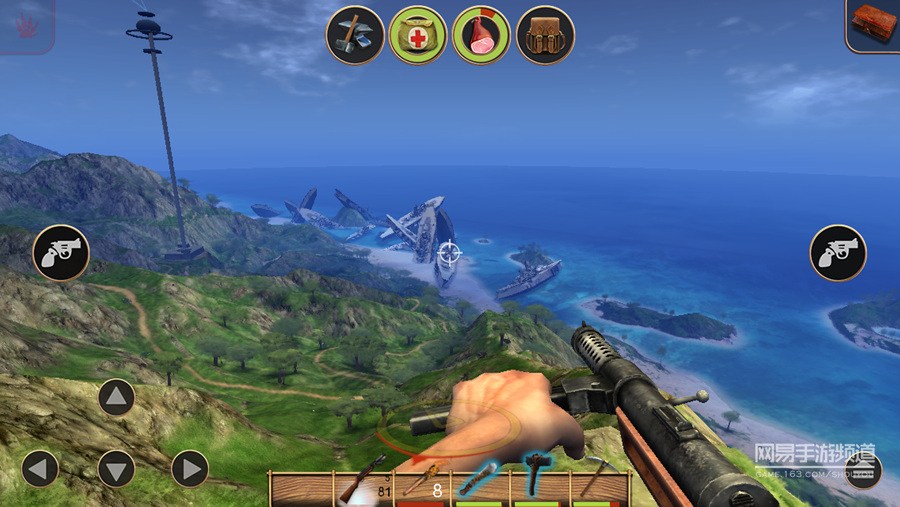Strafe left with the left arrow
900x507 pixels.
(x=40, y=468)
